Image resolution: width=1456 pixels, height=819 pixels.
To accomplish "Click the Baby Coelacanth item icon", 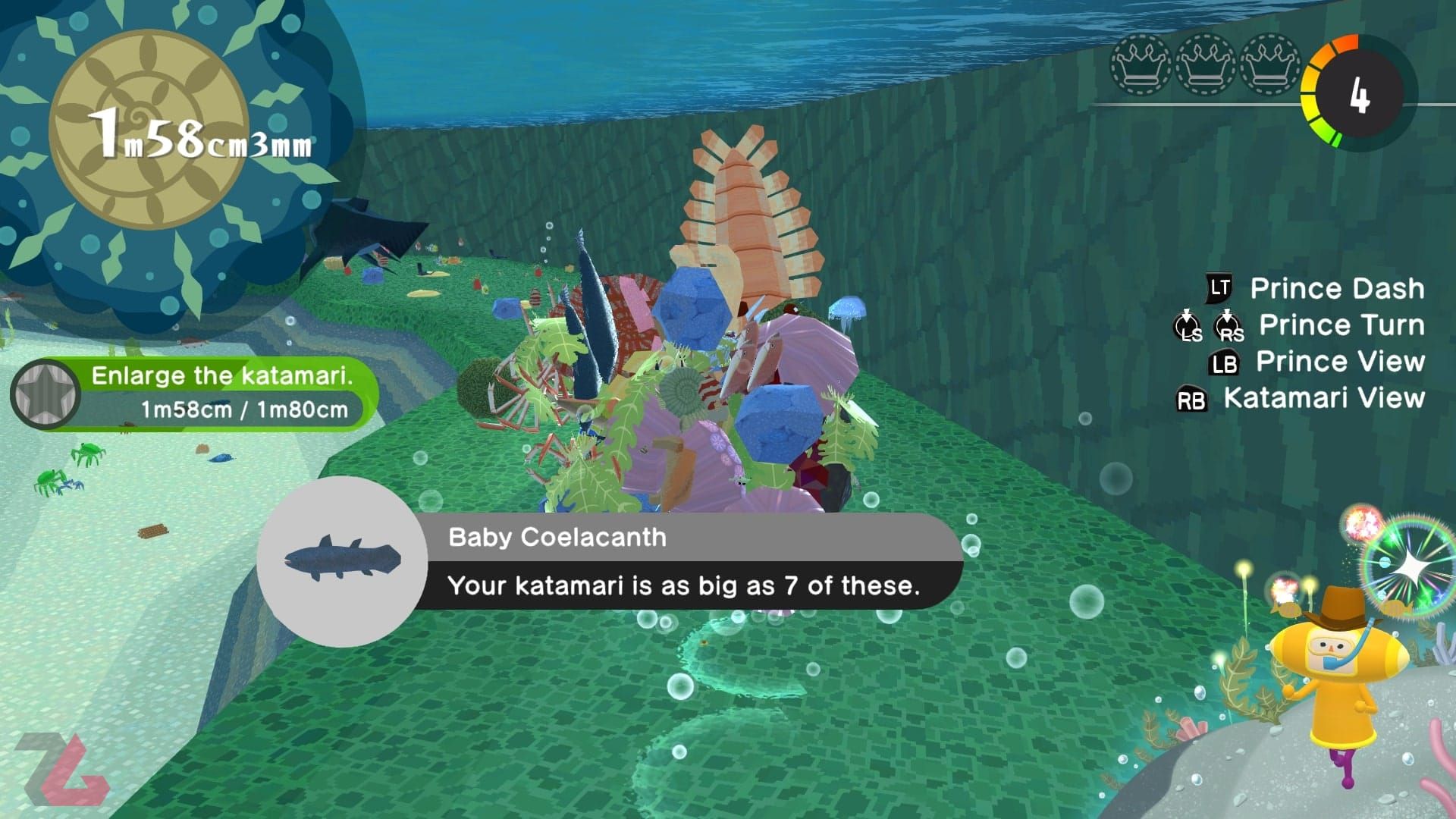I will pyautogui.click(x=342, y=560).
